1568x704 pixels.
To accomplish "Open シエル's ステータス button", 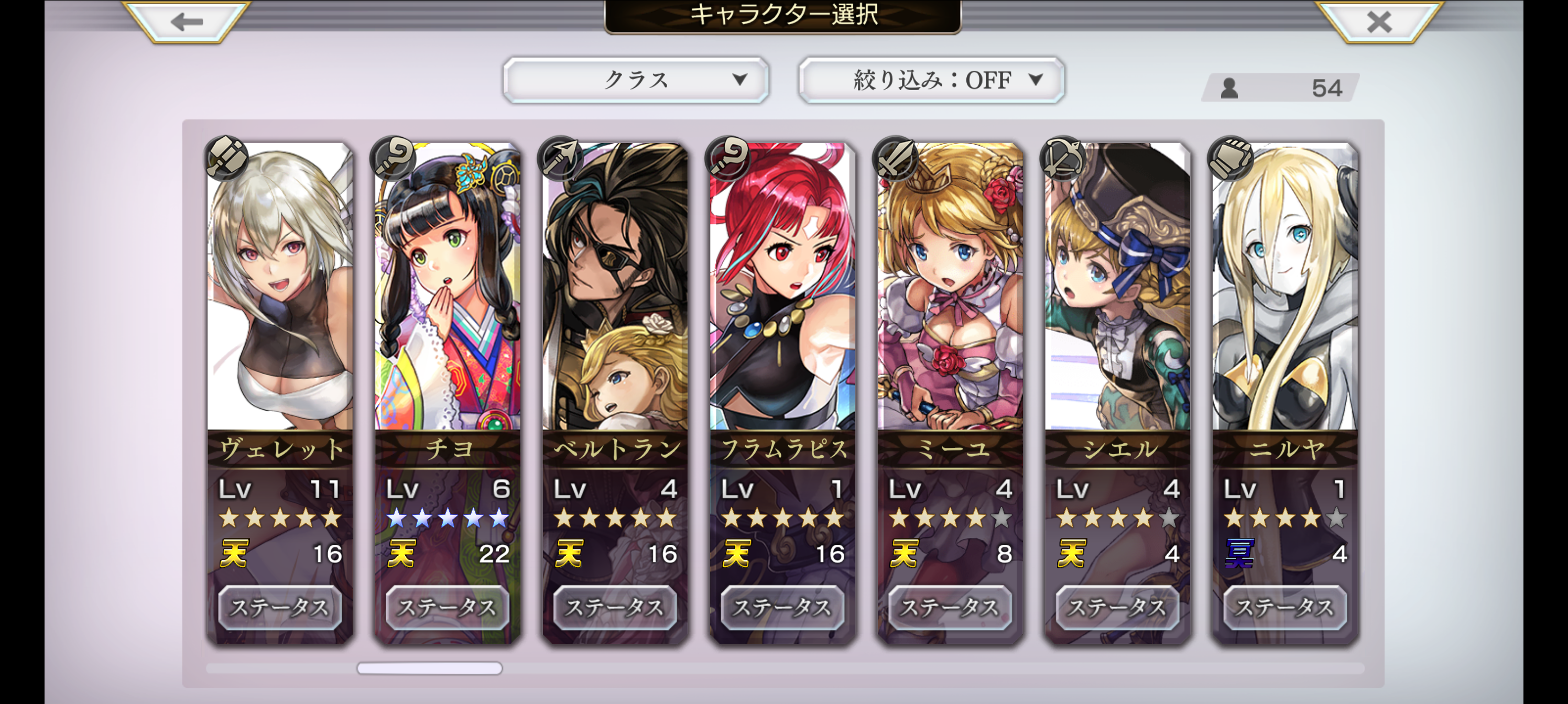I will 1117,607.
